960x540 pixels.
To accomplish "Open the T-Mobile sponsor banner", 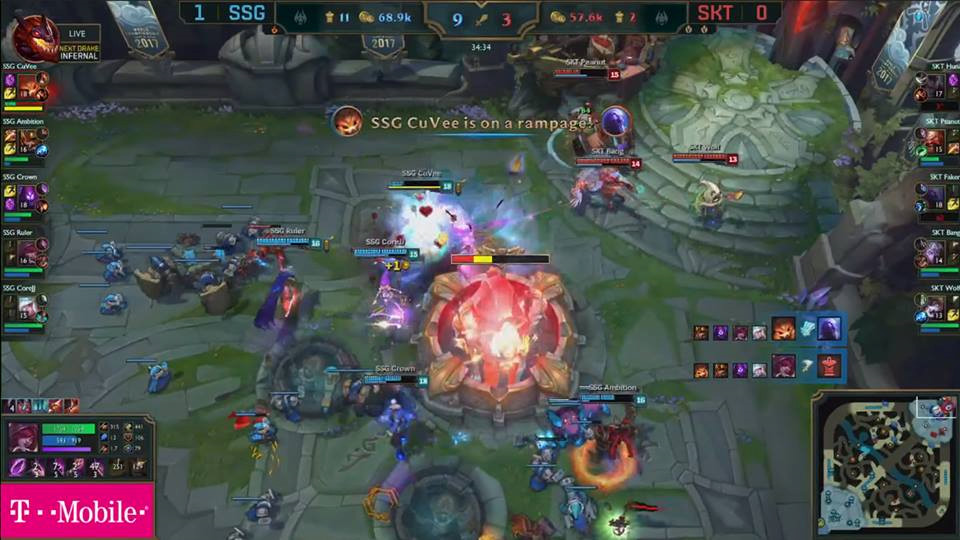I will (77, 512).
